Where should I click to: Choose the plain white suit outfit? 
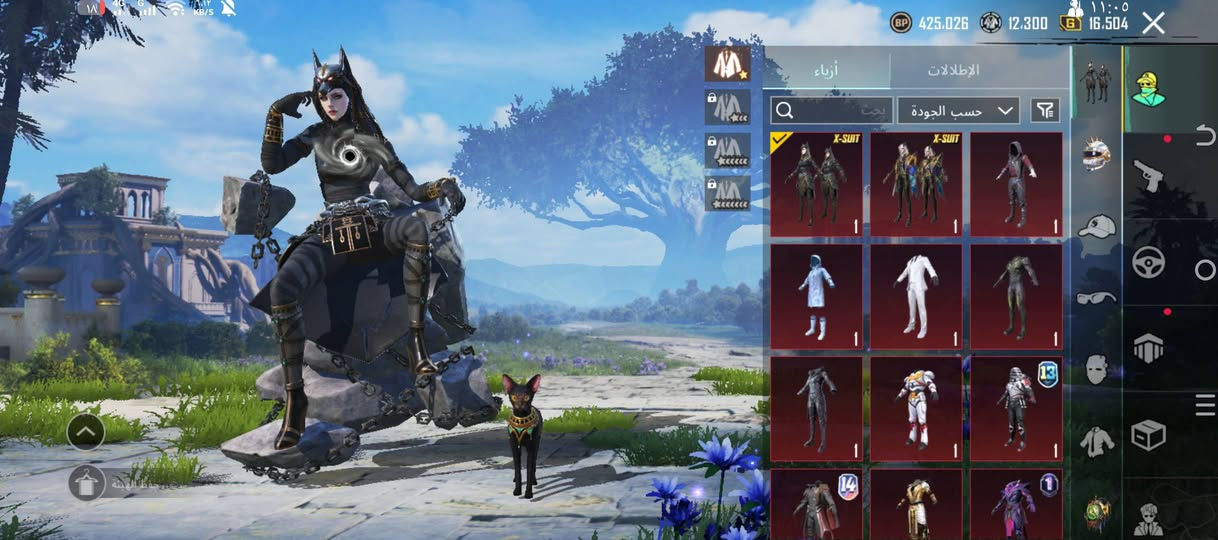pyautogui.click(x=916, y=297)
